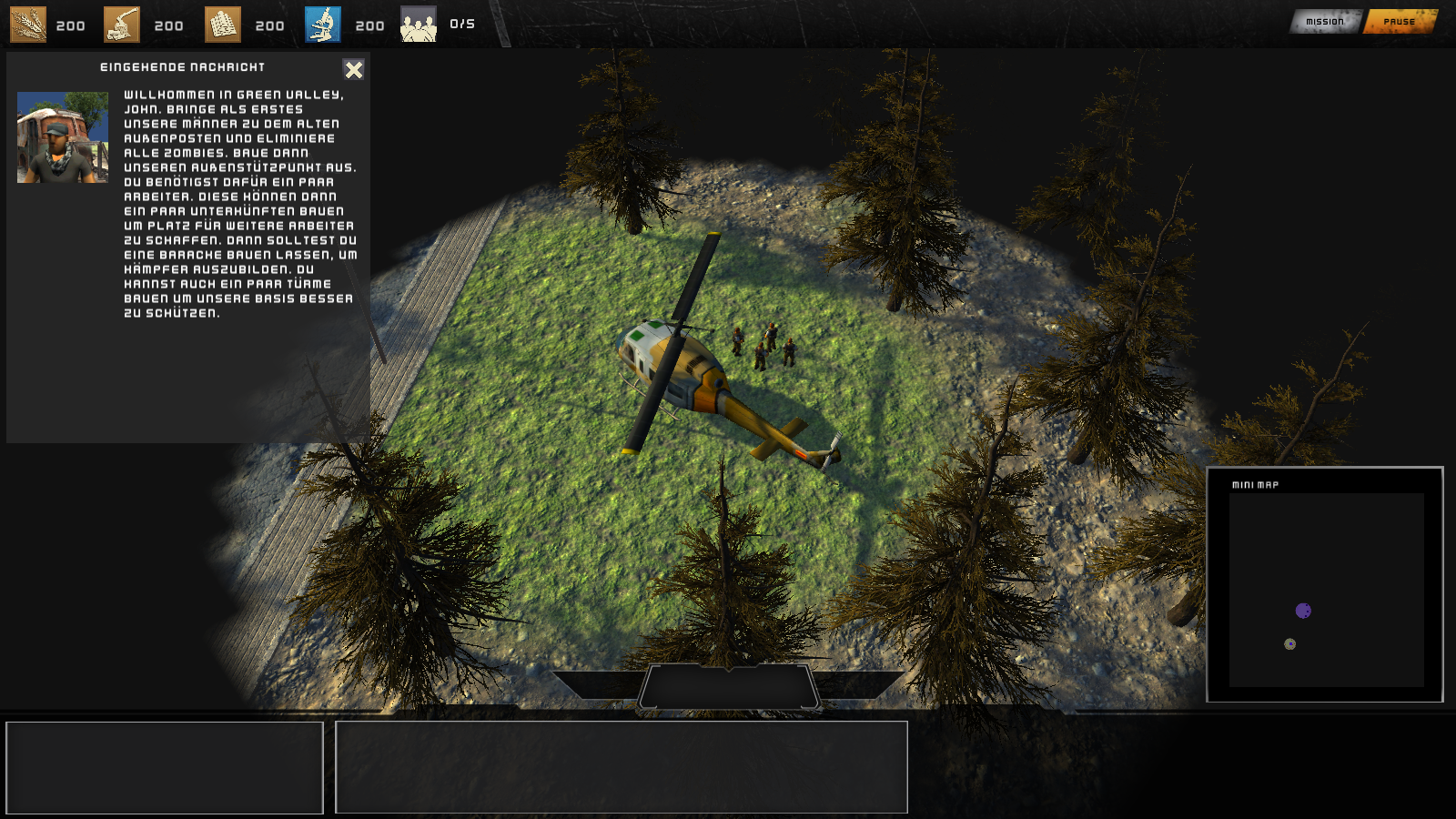Open the Mission objectives

click(1325, 22)
